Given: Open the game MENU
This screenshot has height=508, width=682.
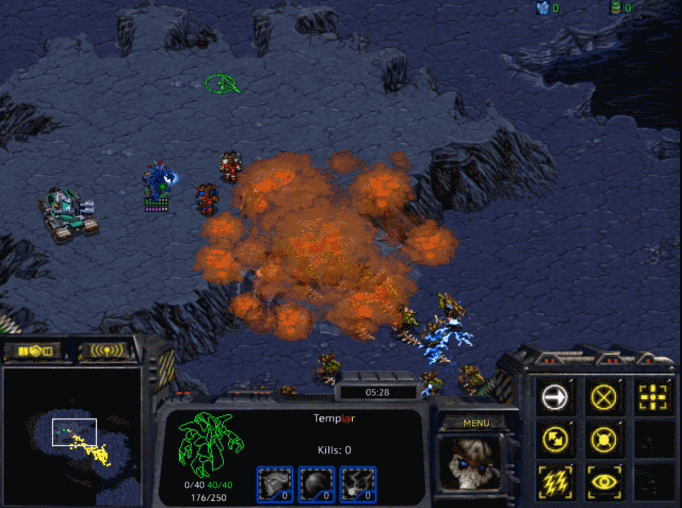Looking at the screenshot, I should click(476, 423).
